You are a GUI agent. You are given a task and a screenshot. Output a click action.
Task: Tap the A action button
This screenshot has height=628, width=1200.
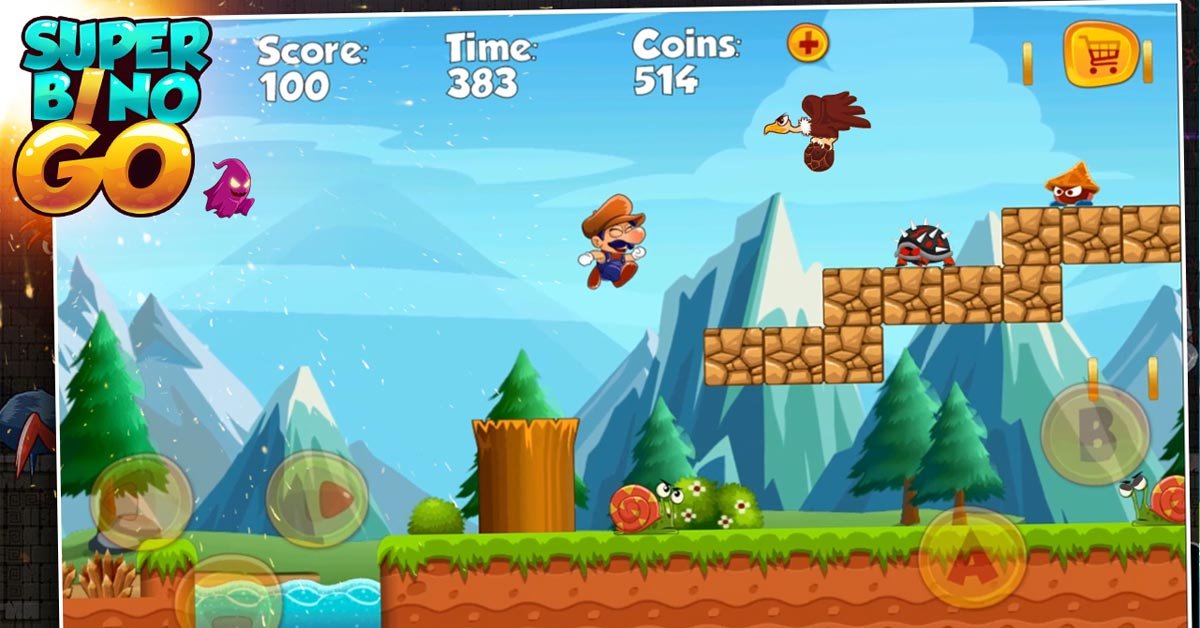pos(971,558)
